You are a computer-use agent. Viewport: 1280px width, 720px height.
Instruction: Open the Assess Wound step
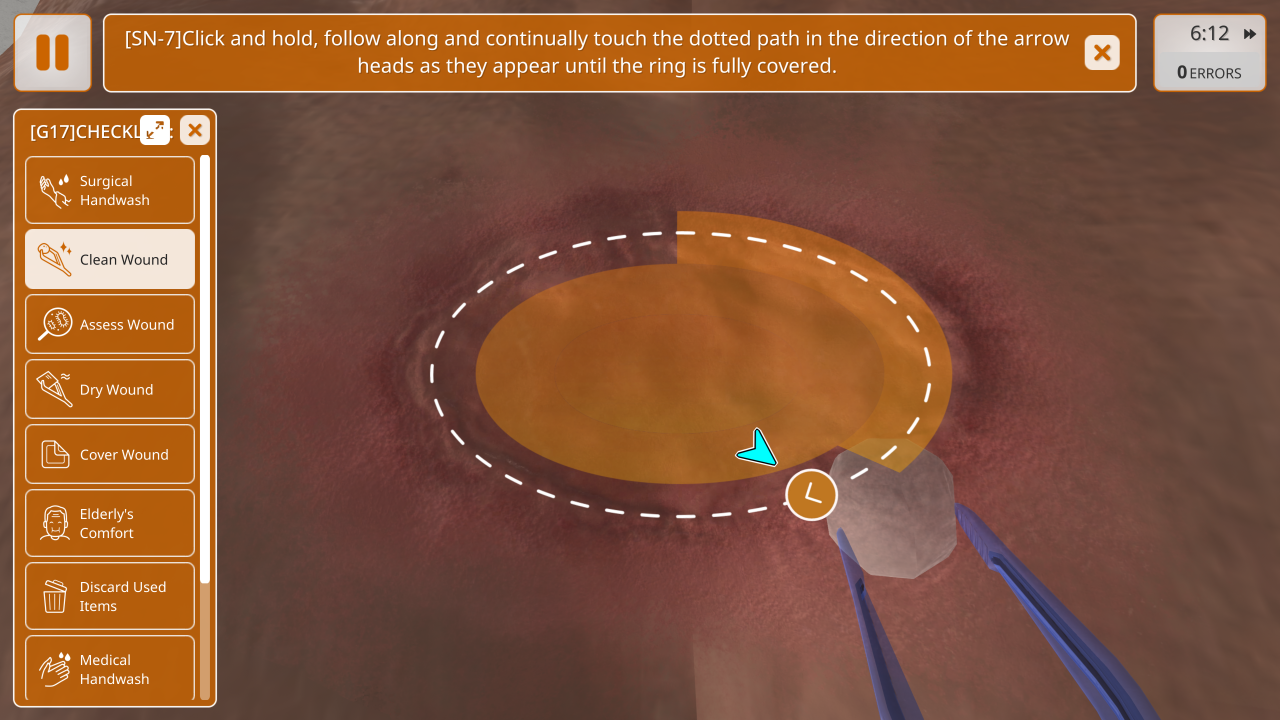tap(110, 324)
